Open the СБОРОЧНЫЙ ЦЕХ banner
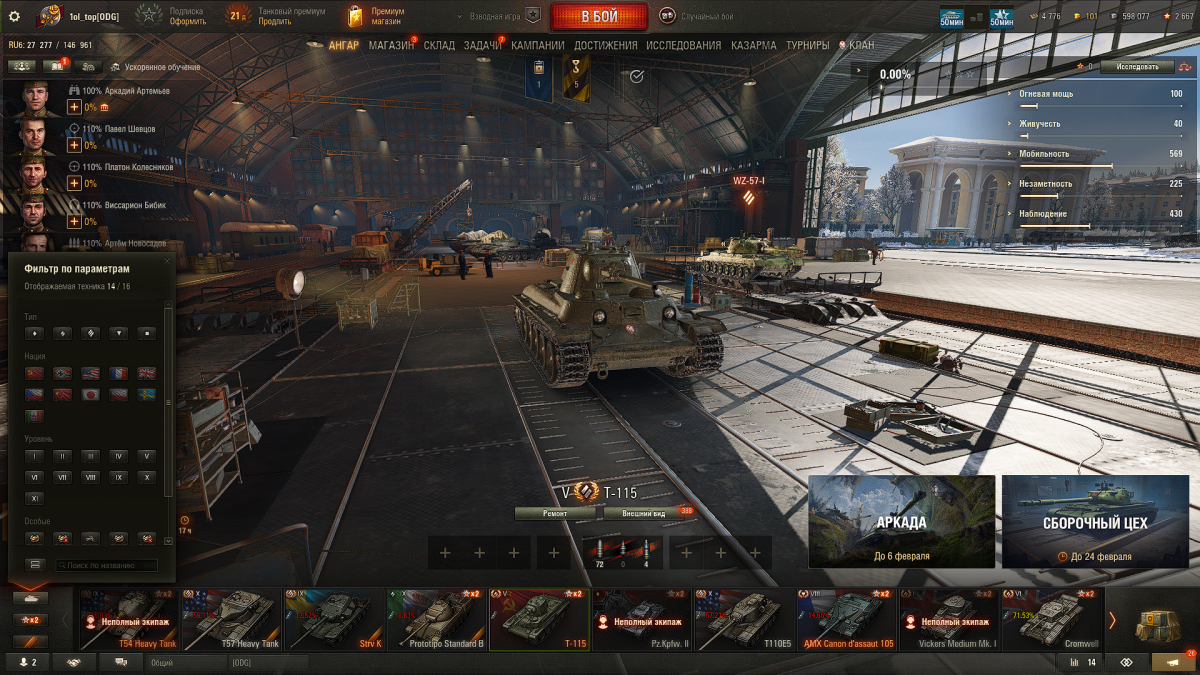This screenshot has width=1200, height=675. point(1094,522)
